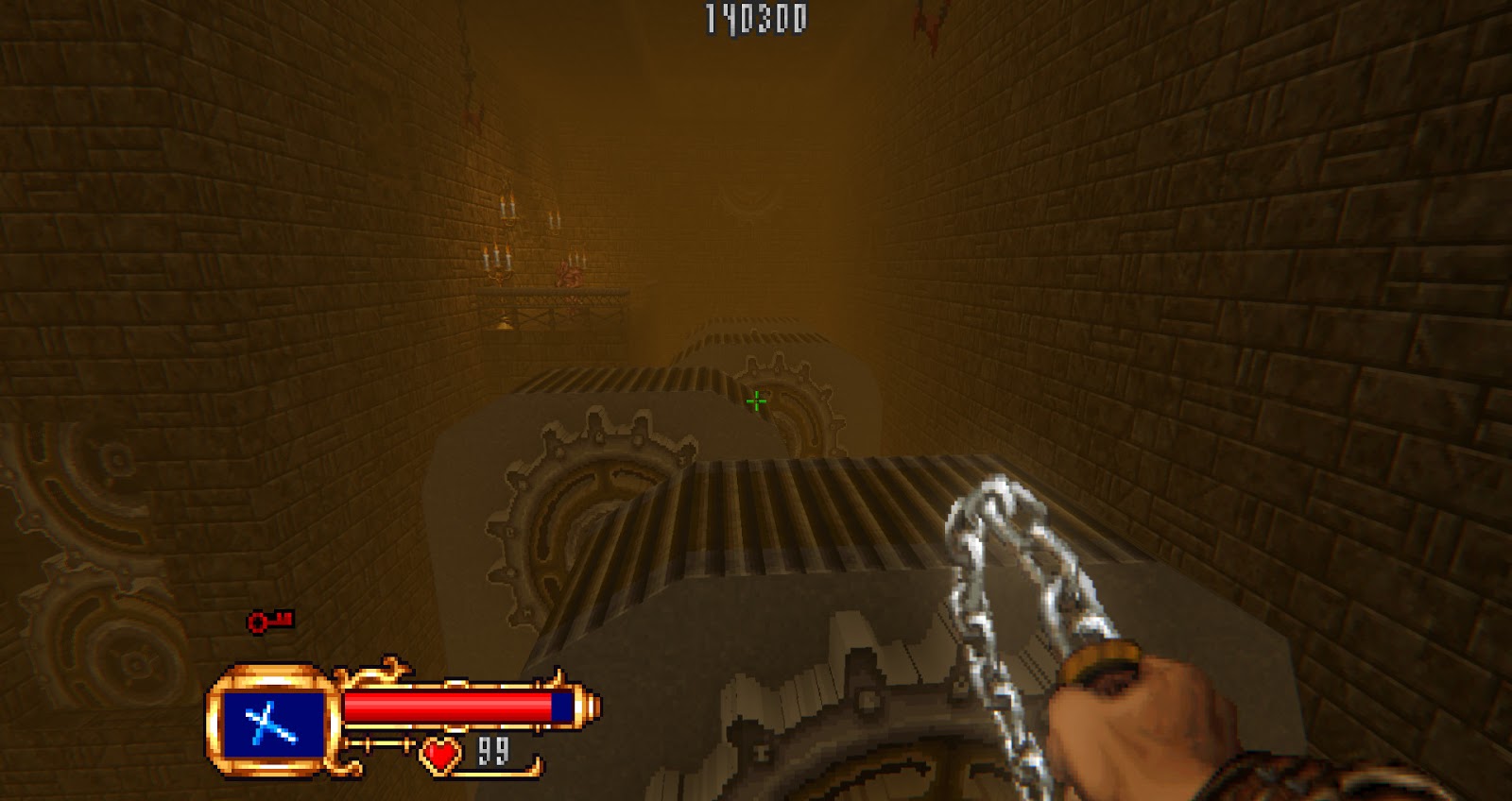Click the green crosshair at screen center
Screen dimensions: 1512x801
coord(759,400)
